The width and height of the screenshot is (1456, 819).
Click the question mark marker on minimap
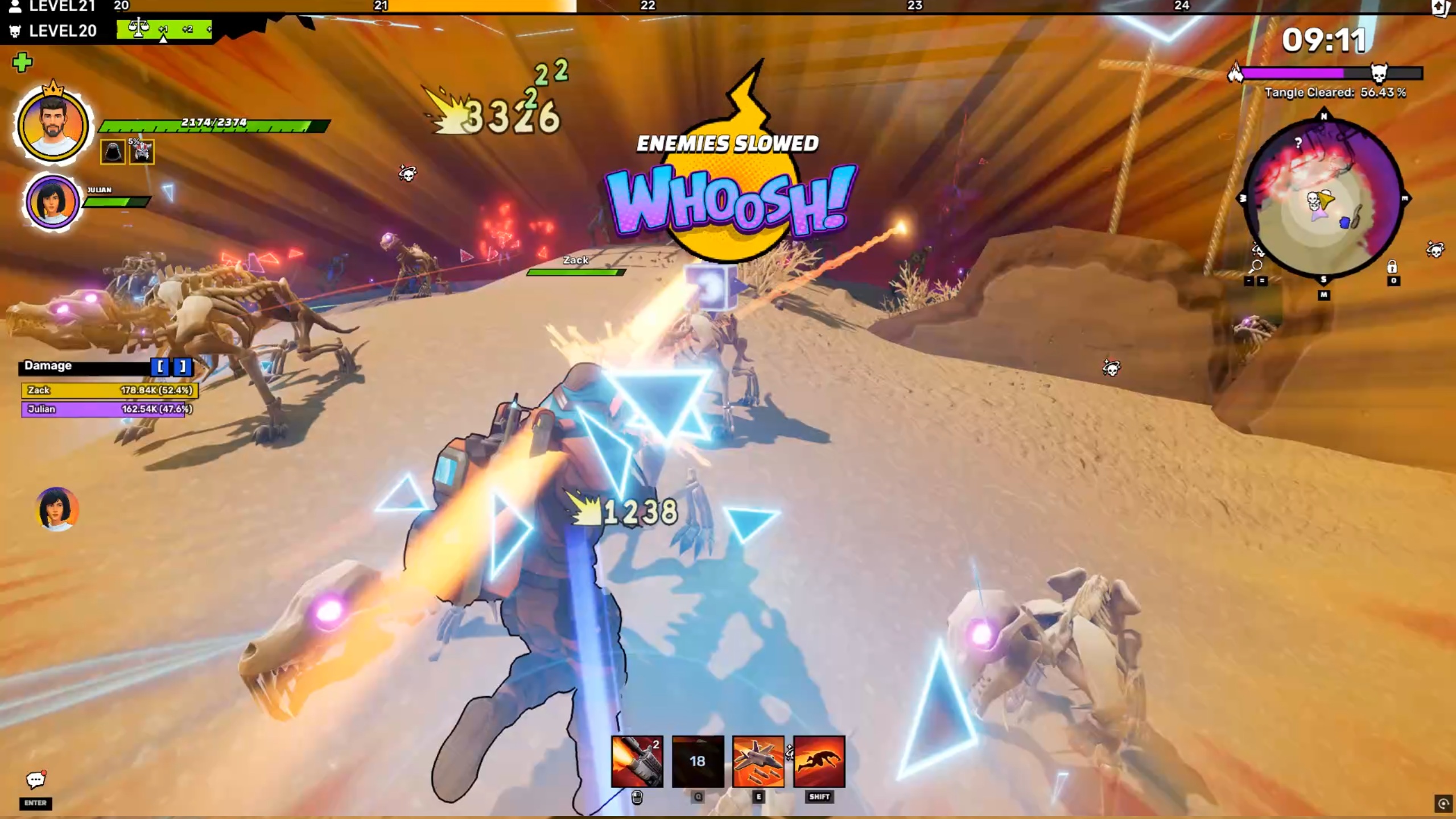1297,142
